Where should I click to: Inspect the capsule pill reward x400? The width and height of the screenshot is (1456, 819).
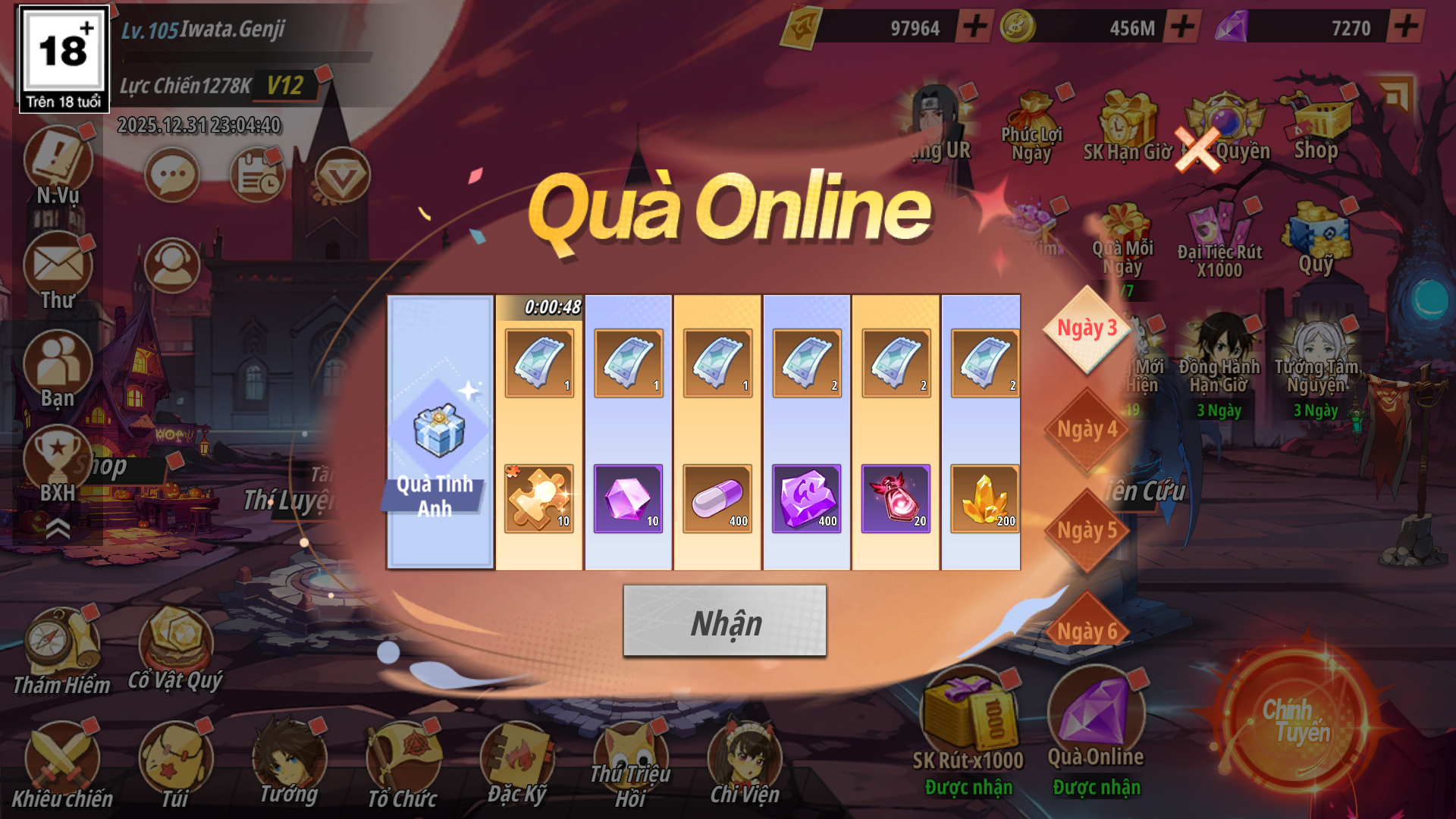[717, 498]
